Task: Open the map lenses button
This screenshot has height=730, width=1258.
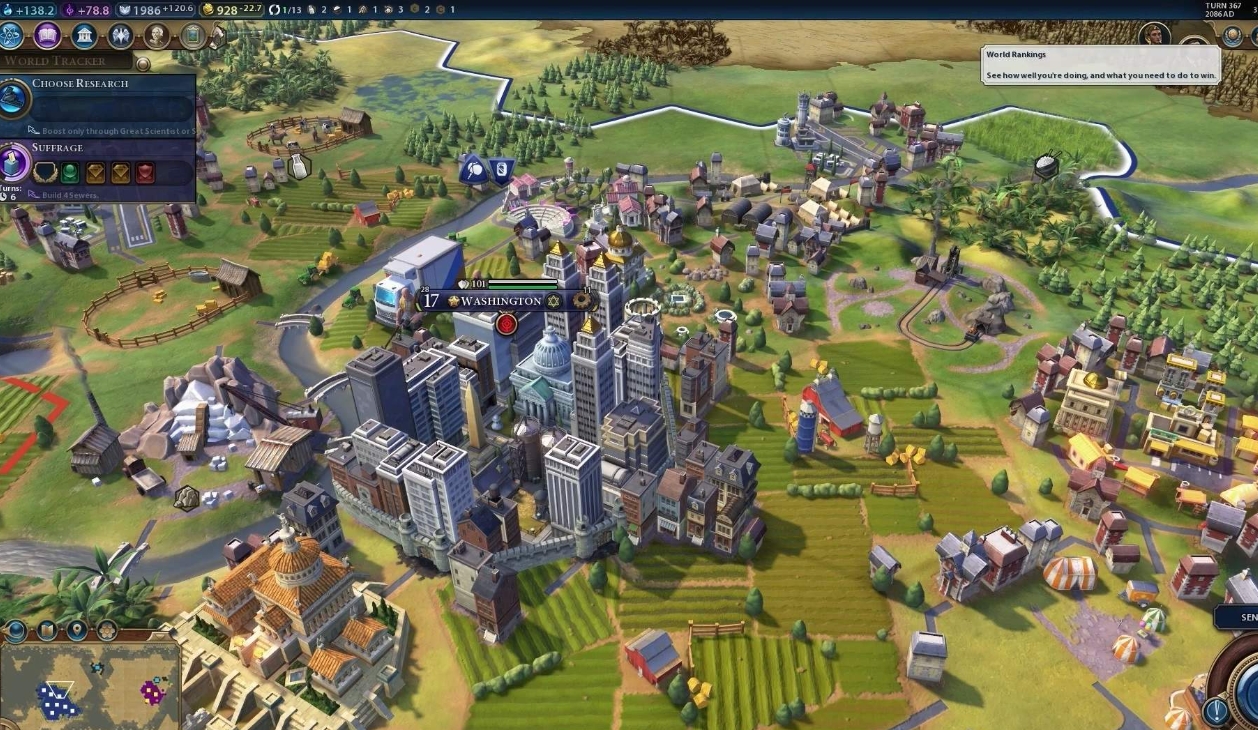Action: click(x=46, y=631)
